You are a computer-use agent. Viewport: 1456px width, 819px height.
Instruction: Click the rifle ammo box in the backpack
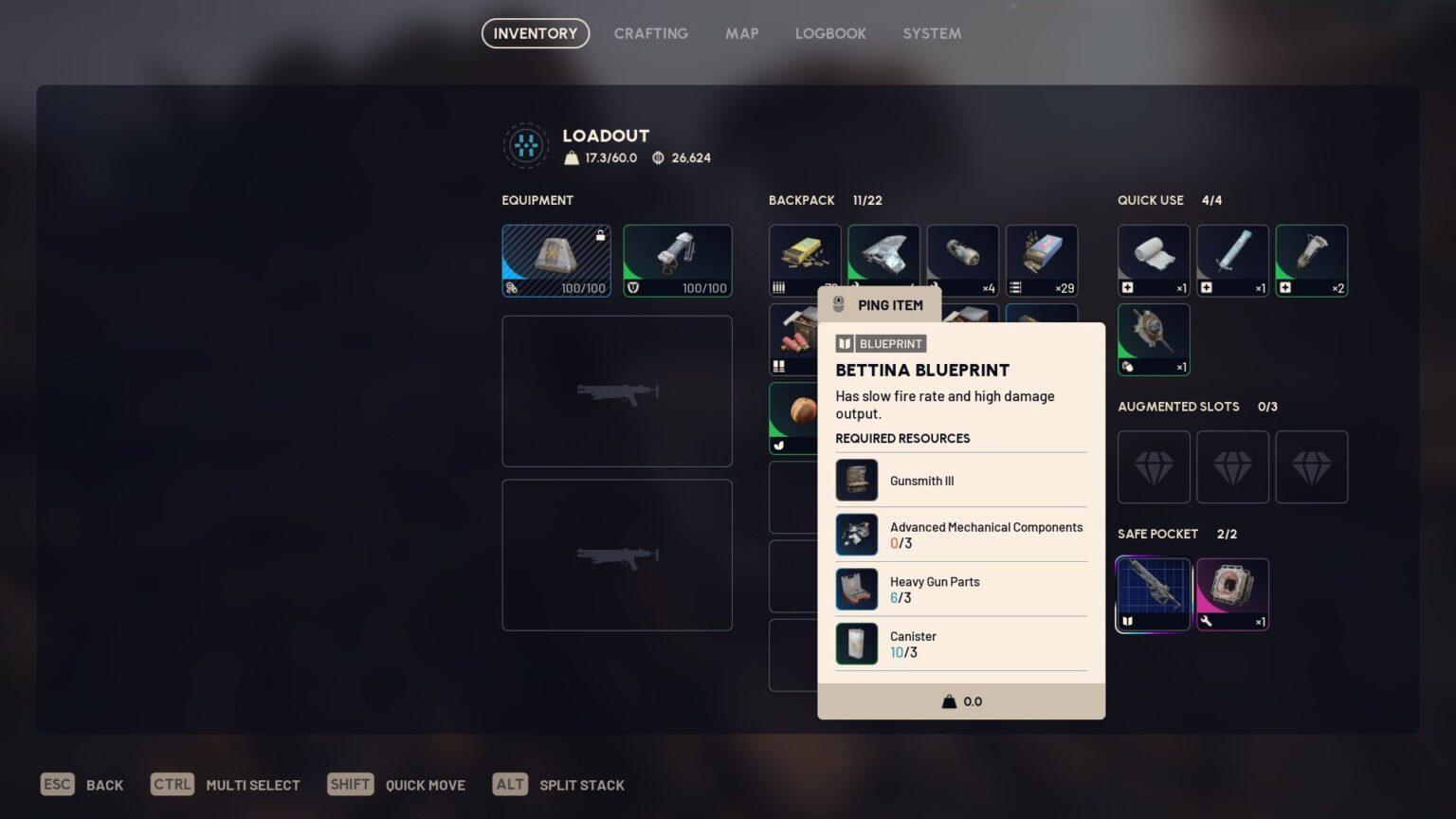(805, 259)
